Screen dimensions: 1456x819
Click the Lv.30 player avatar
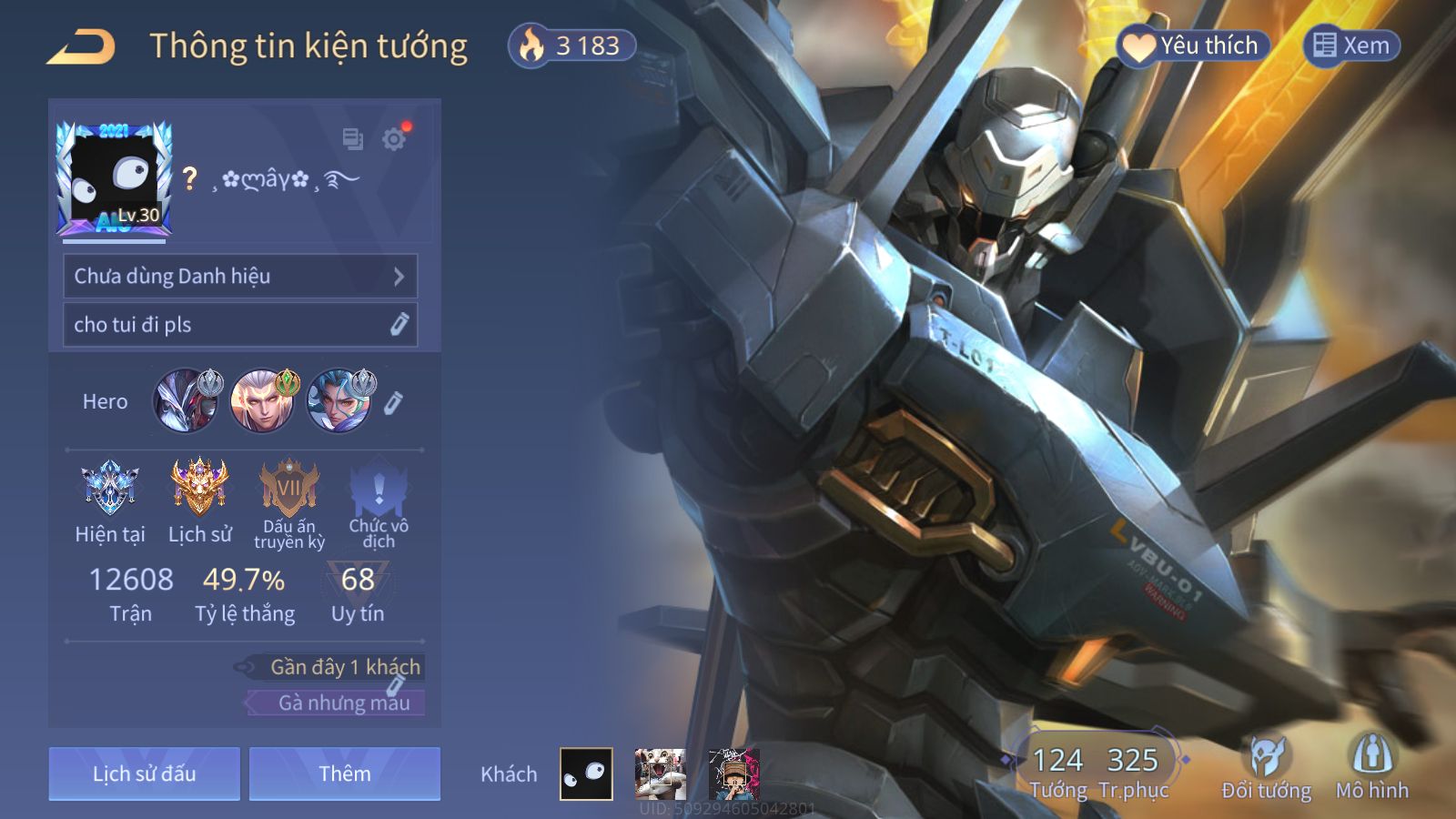[115, 178]
